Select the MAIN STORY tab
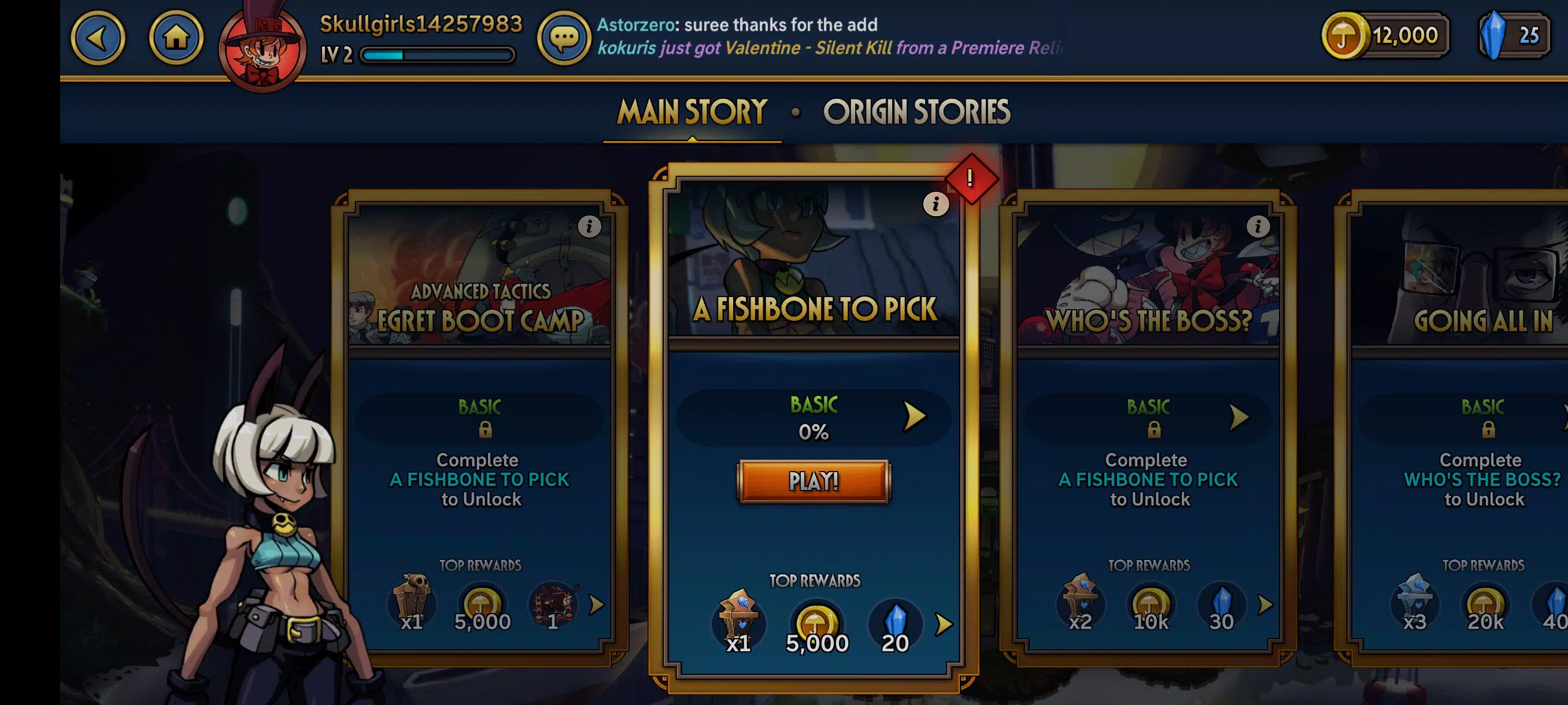Screen dimensions: 1568x705 point(690,112)
